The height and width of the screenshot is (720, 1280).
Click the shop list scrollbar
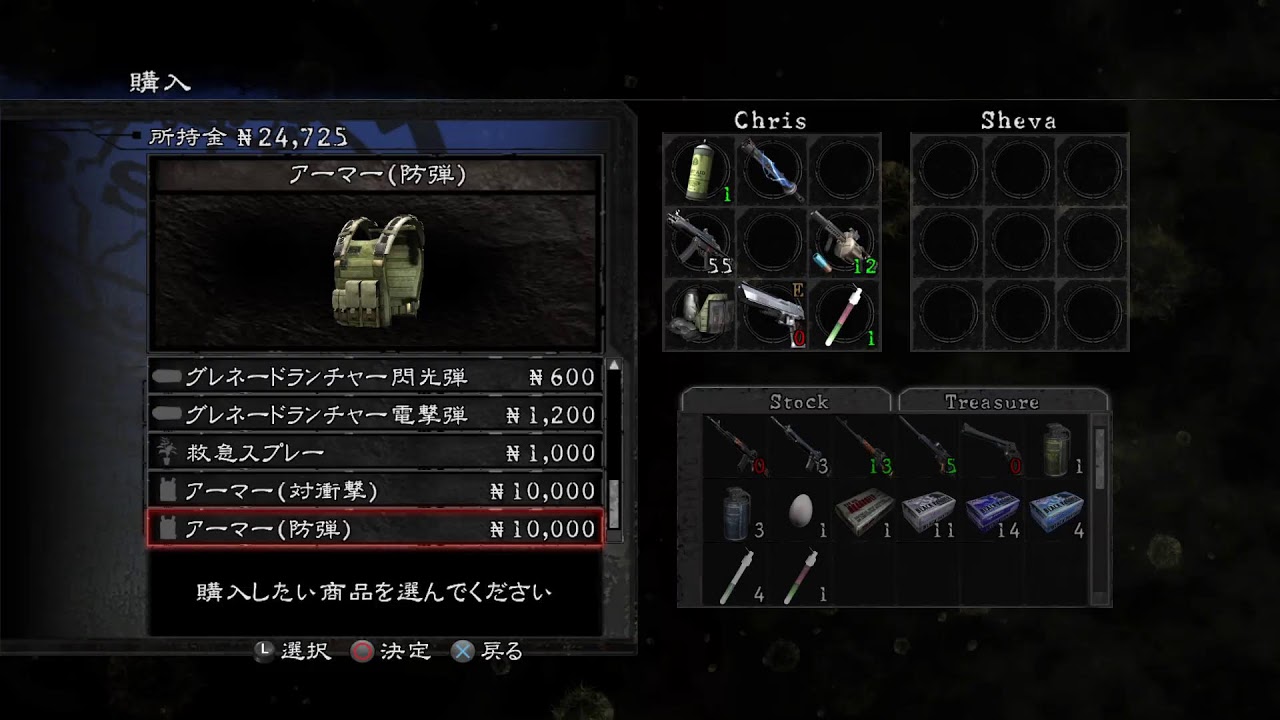(614, 450)
